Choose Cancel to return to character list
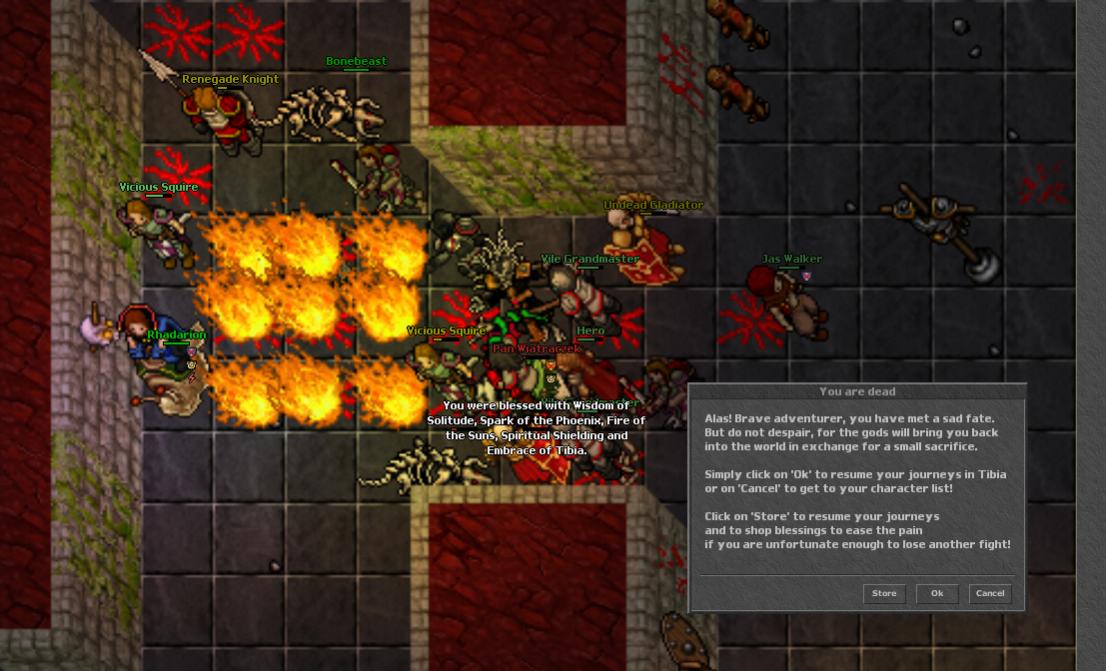This screenshot has width=1106, height=671. click(x=990, y=593)
